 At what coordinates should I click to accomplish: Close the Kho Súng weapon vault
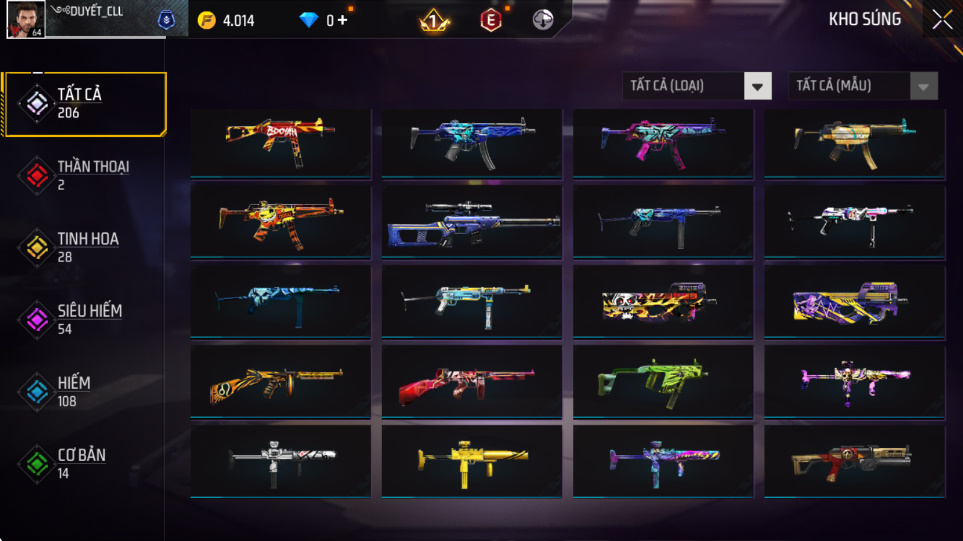(942, 20)
